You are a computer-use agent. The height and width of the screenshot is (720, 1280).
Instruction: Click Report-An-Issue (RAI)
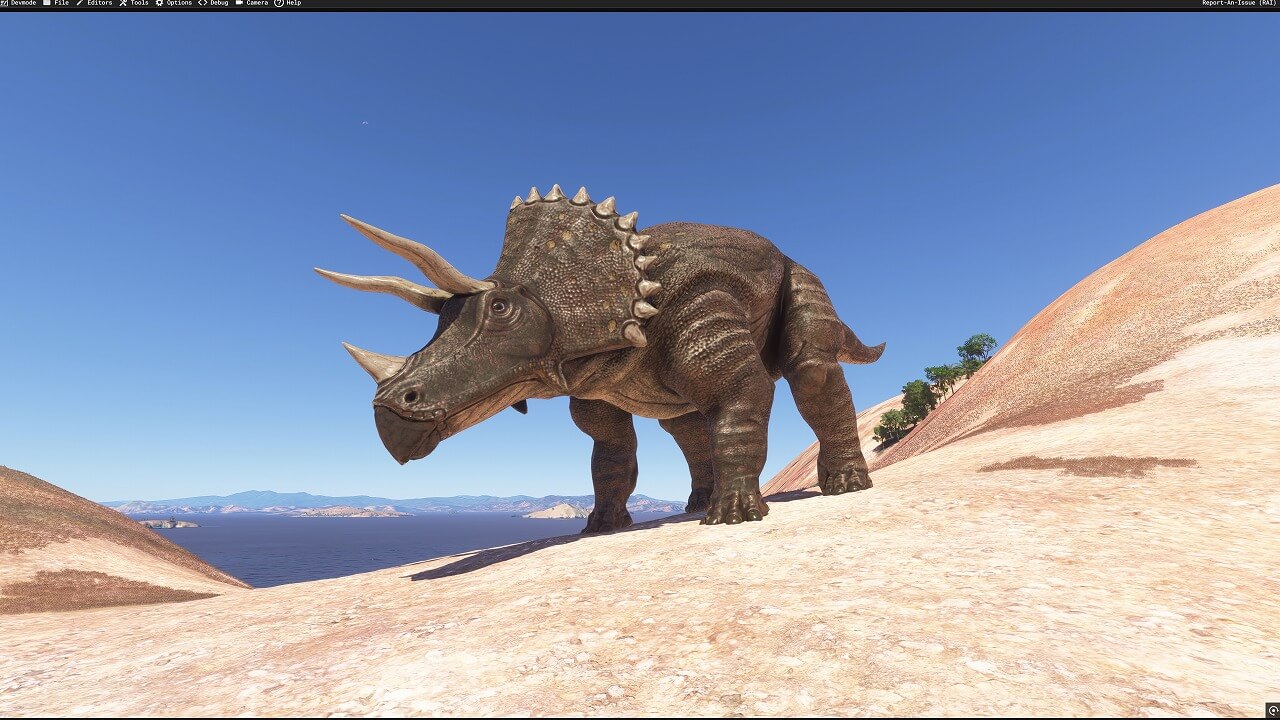click(1239, 3)
